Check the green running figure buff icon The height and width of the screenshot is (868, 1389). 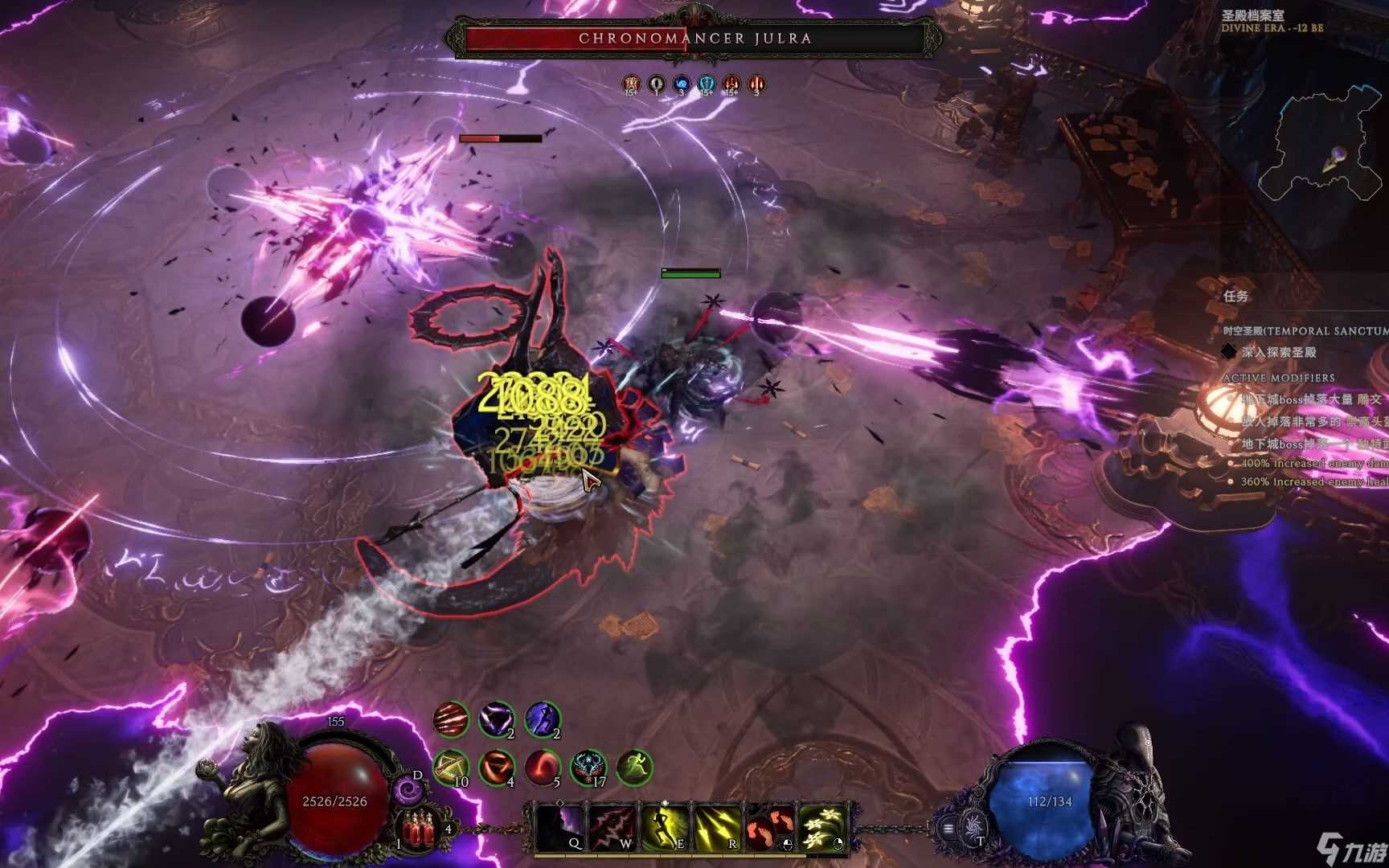635,768
